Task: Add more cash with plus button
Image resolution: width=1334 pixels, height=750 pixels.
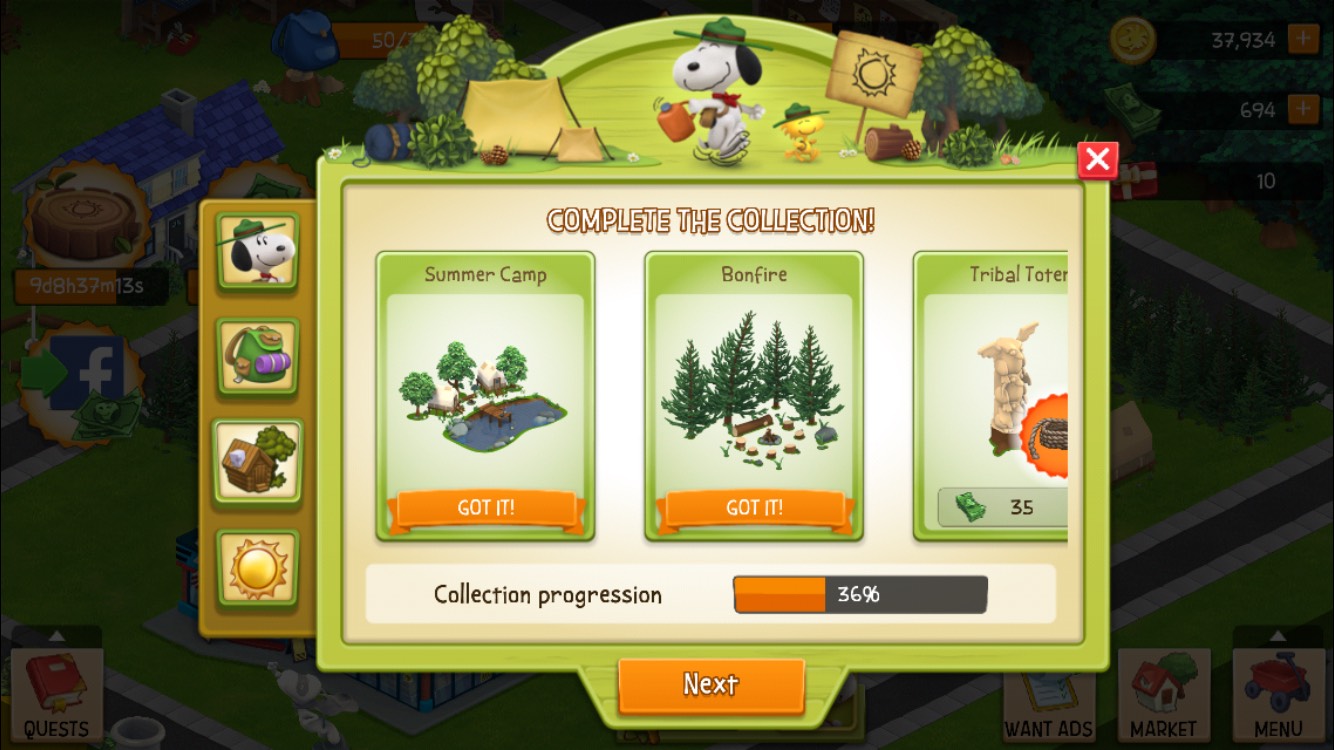Action: pos(1303,108)
